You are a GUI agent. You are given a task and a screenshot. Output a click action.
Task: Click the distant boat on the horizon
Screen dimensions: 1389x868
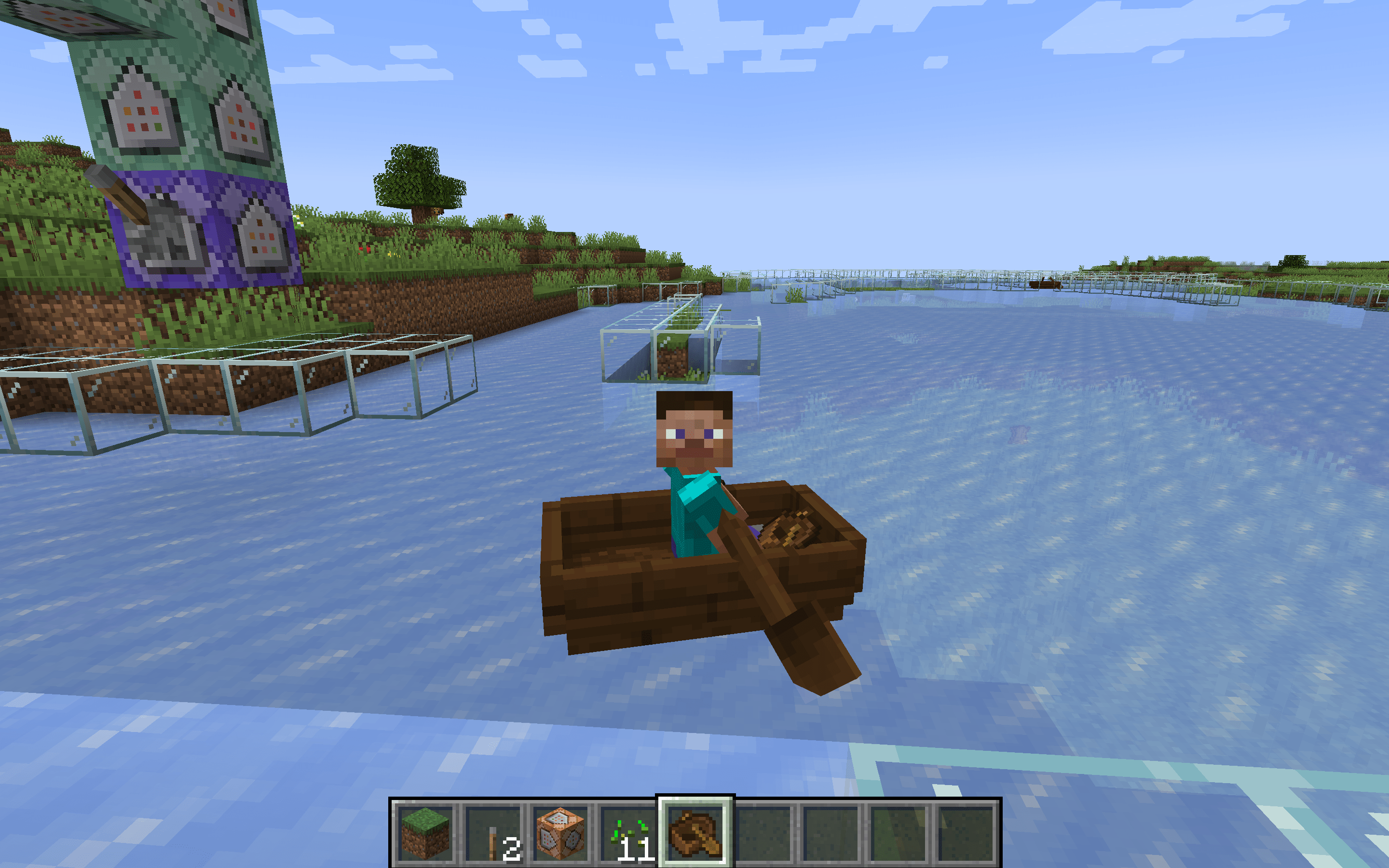[1046, 284]
